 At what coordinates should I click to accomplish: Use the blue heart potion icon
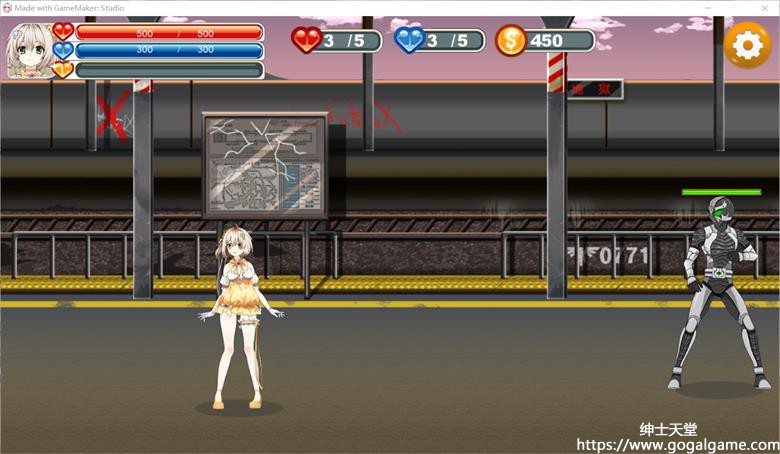(410, 40)
